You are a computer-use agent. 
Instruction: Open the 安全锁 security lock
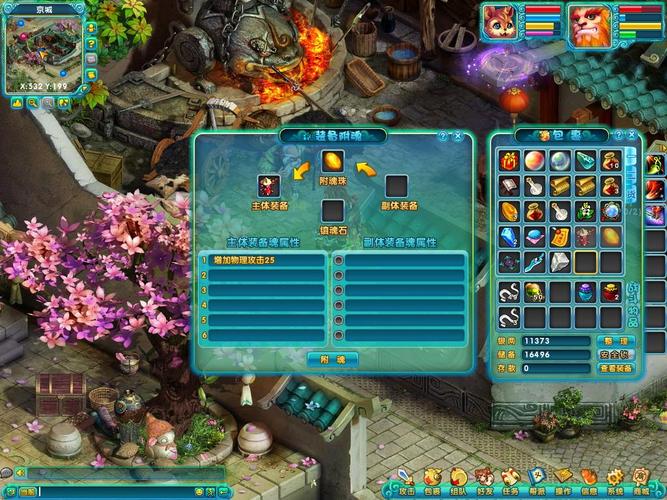[x=616, y=354]
